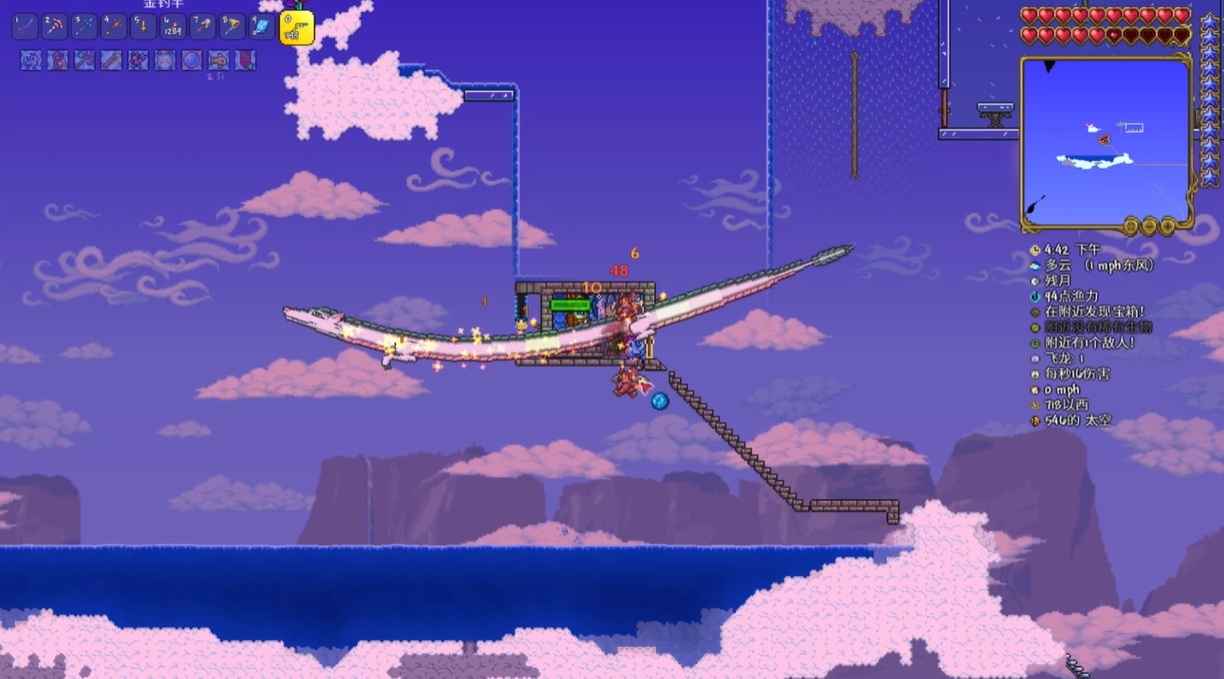Select the pink-headed tool in hotbar slot 7
The width and height of the screenshot is (1224, 679).
[x=203, y=26]
